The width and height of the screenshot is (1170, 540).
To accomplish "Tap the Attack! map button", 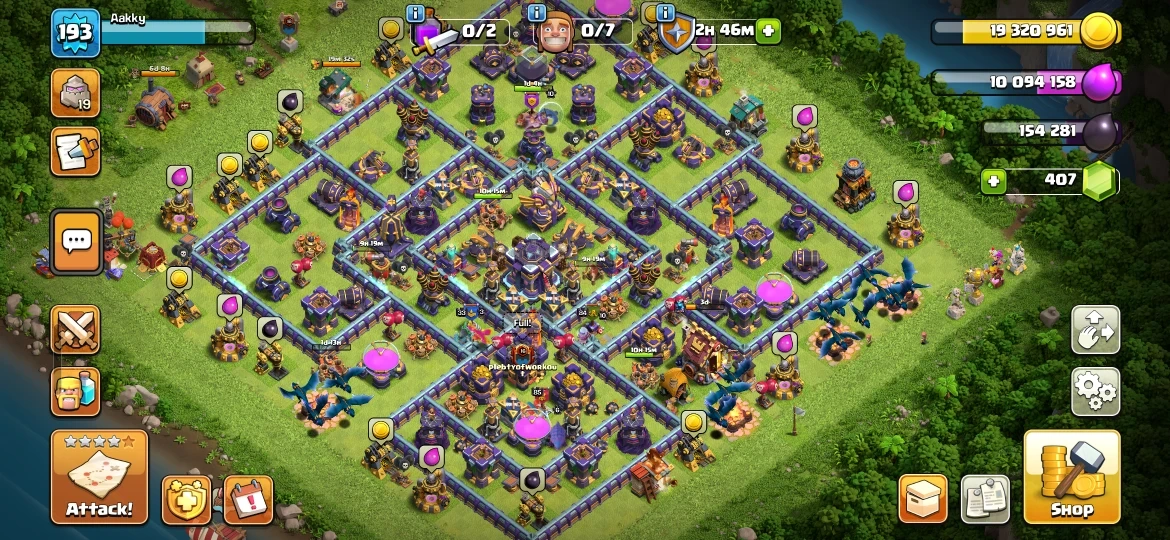I will 99,477.
